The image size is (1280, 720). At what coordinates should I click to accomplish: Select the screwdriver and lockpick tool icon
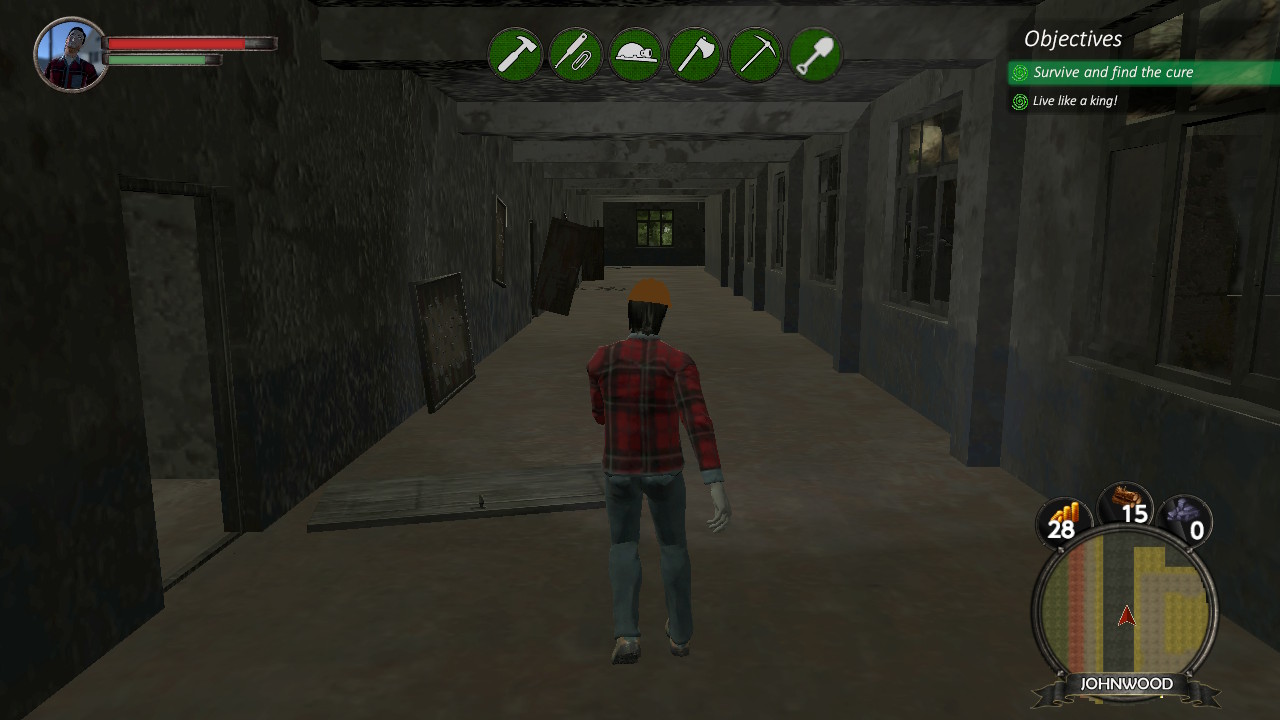(575, 55)
